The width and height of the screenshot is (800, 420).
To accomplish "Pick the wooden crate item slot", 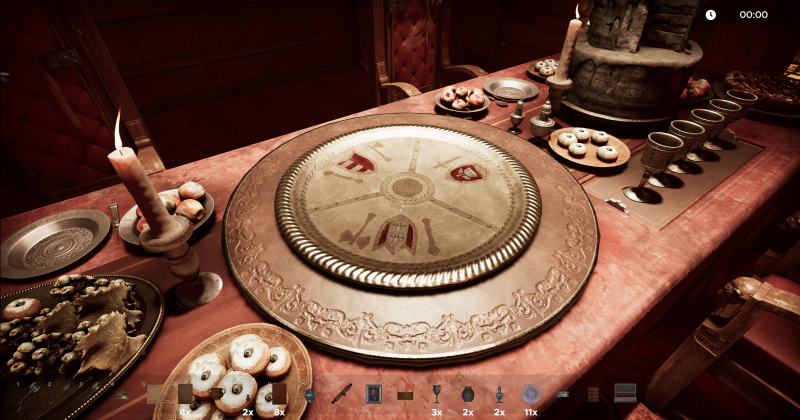I will [x=405, y=393].
